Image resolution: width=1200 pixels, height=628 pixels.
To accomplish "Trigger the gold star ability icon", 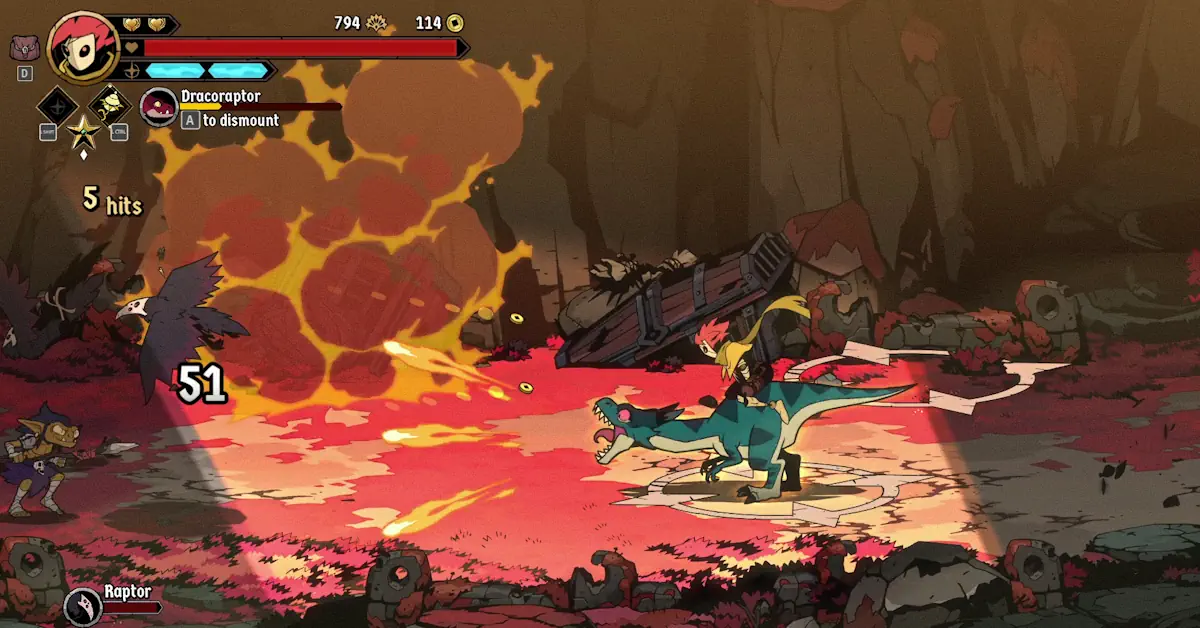I will click(83, 131).
